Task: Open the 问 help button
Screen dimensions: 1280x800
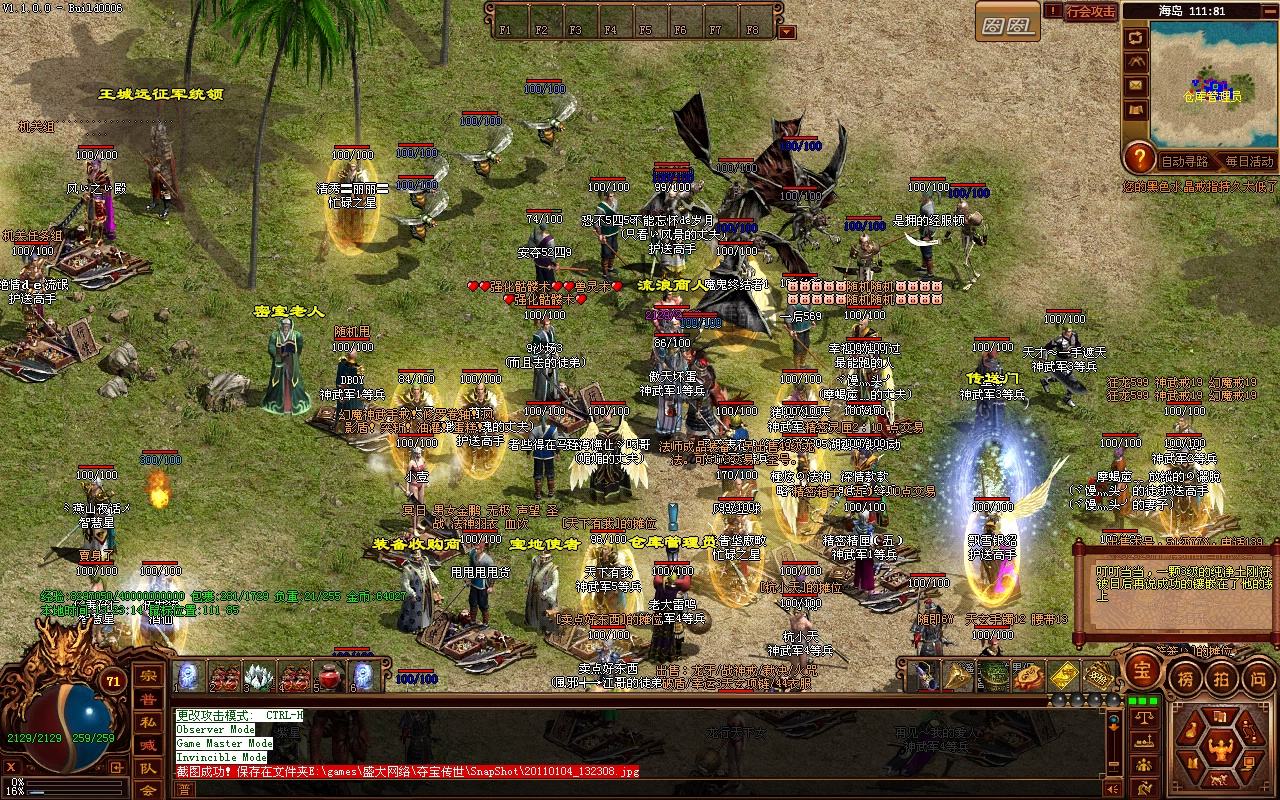Action: click(1258, 677)
